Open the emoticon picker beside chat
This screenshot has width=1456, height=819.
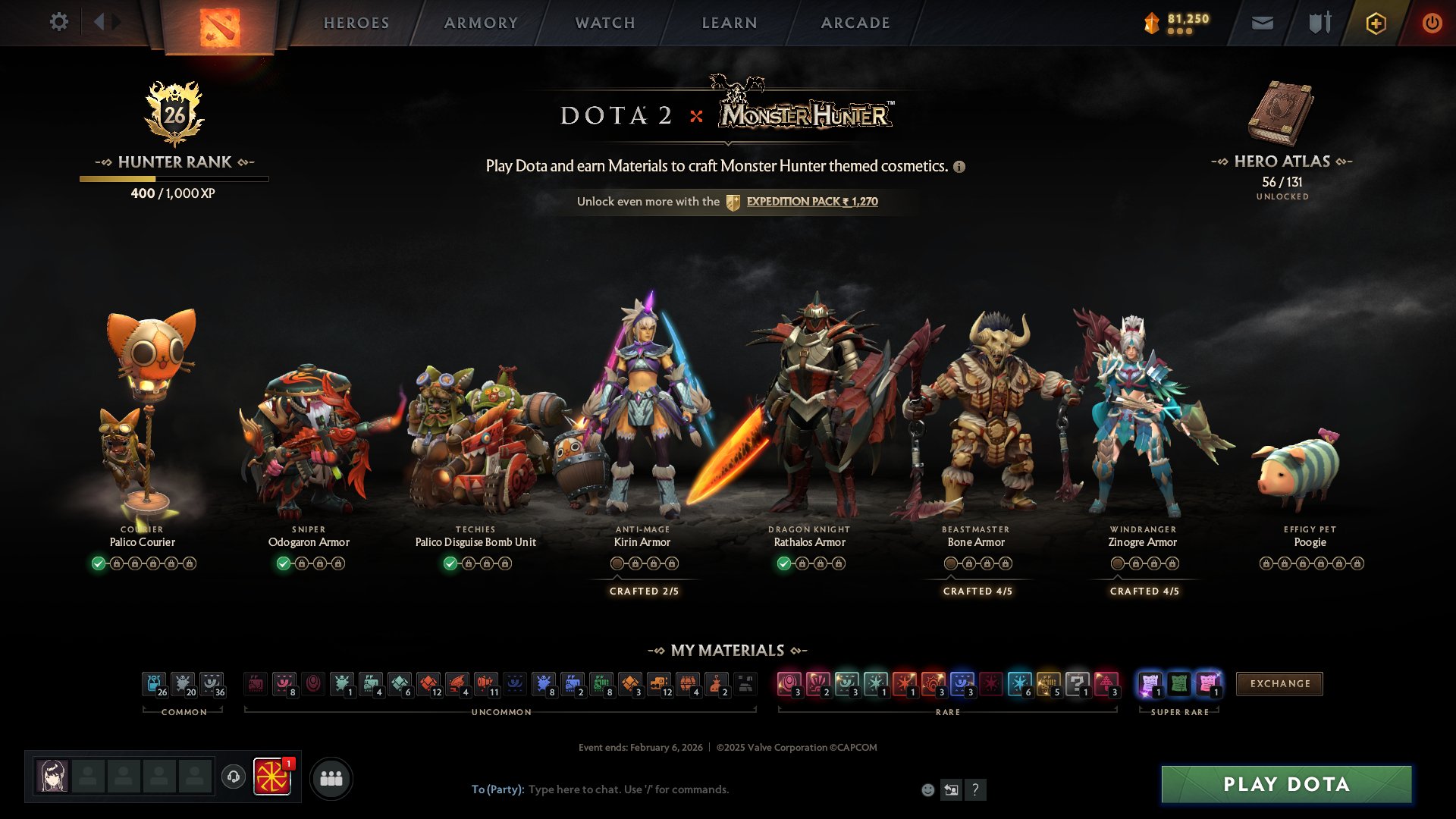tap(927, 789)
